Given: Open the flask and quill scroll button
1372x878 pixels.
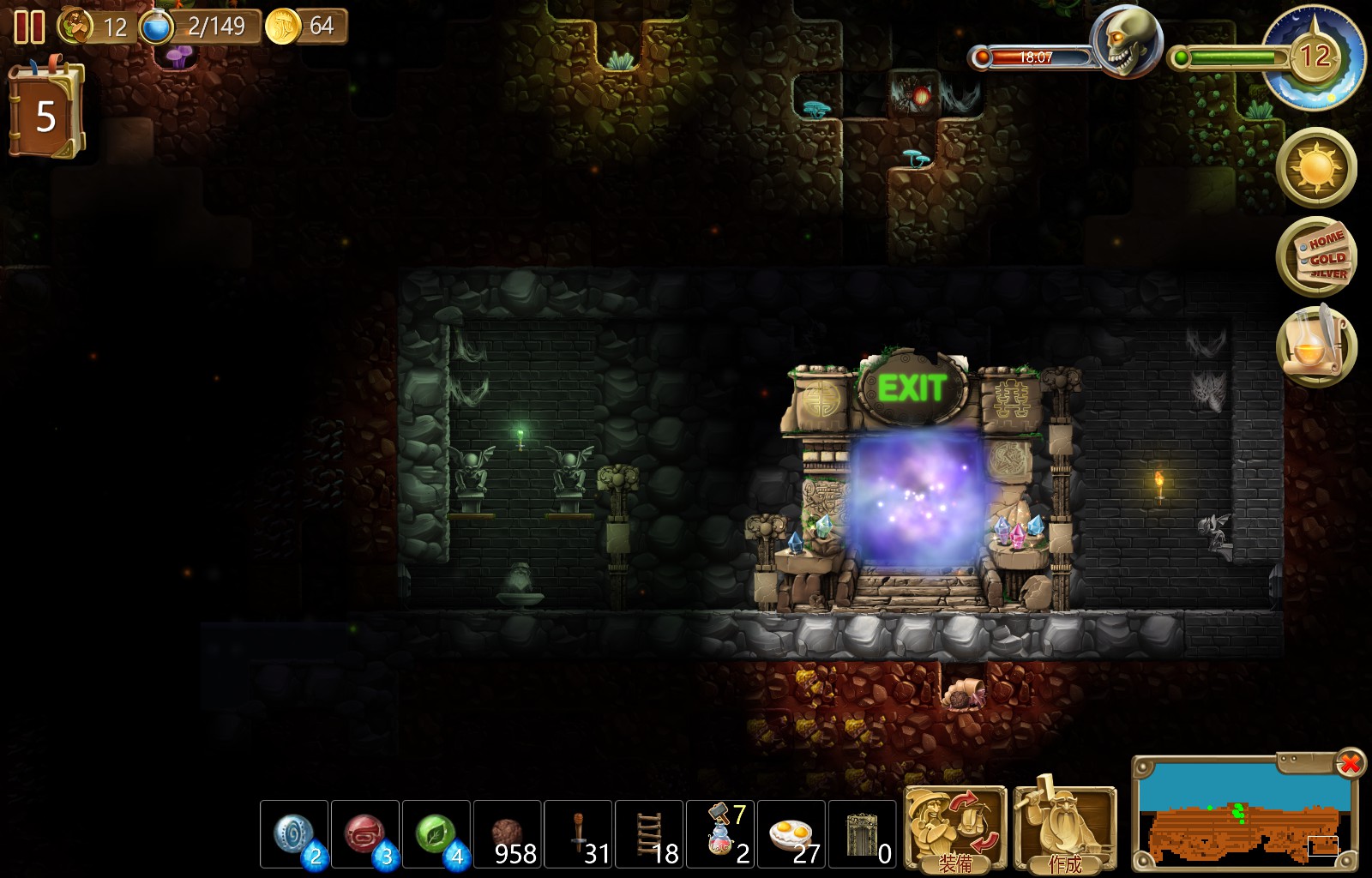Looking at the screenshot, I should [x=1316, y=346].
